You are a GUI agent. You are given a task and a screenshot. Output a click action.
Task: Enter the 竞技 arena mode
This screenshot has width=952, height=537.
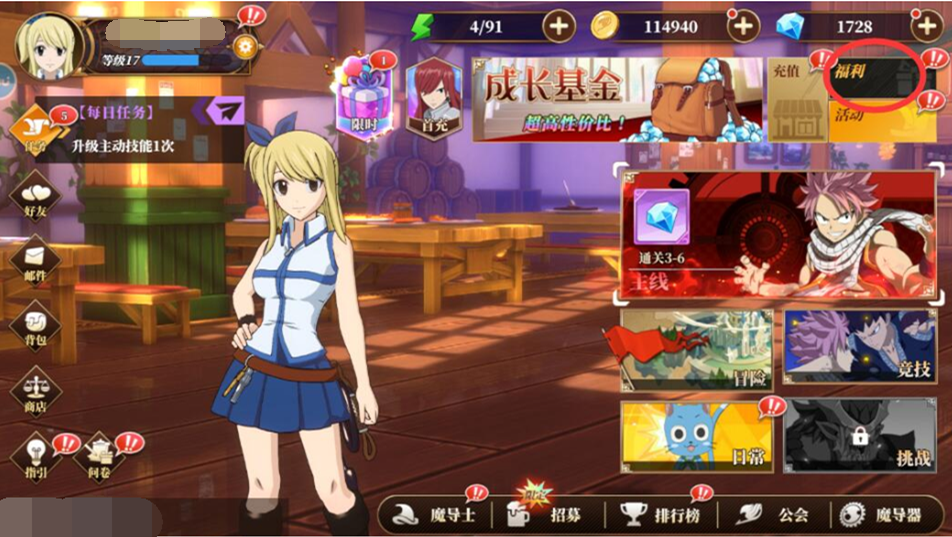[x=860, y=348]
